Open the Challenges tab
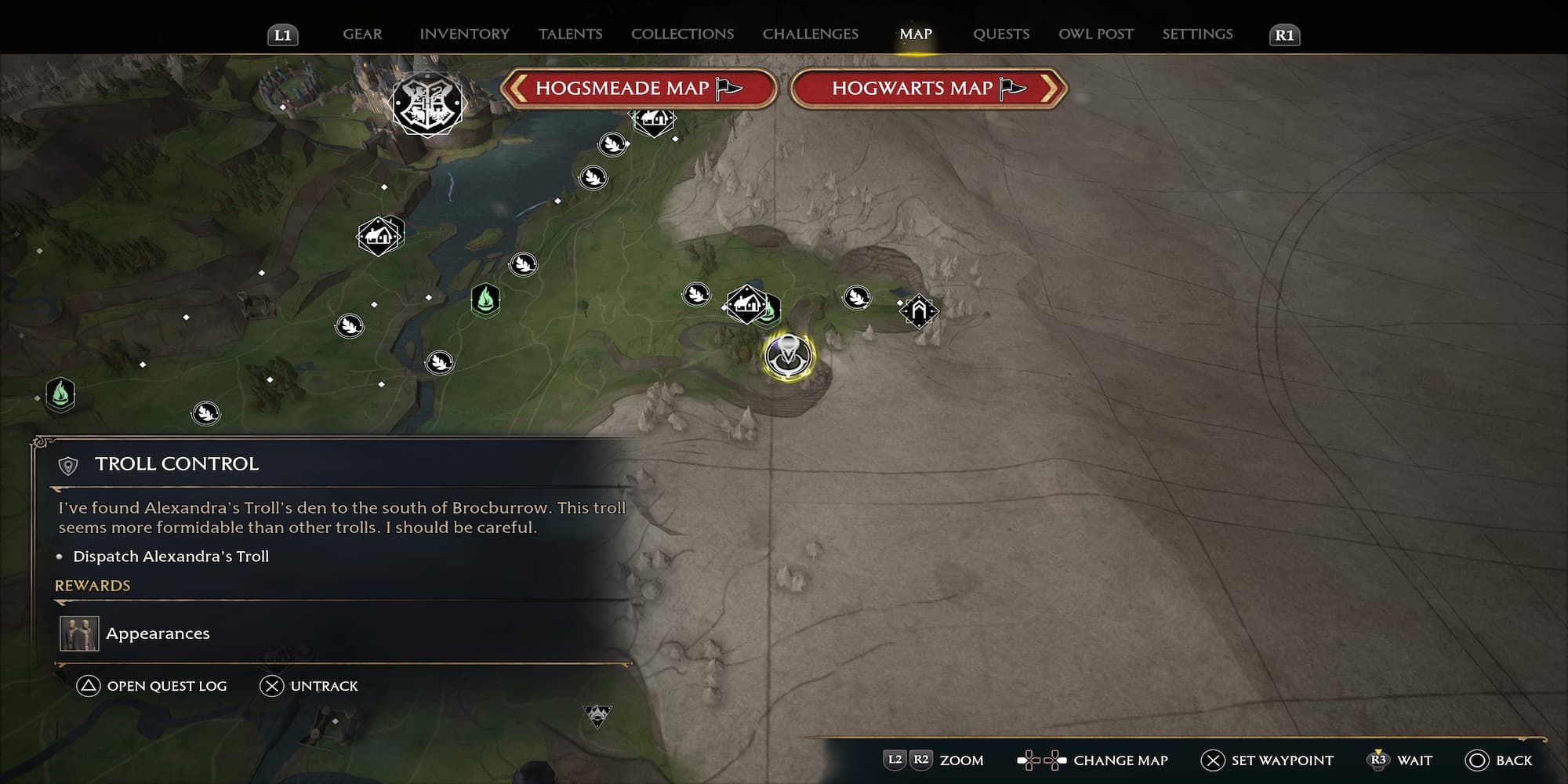 [810, 34]
